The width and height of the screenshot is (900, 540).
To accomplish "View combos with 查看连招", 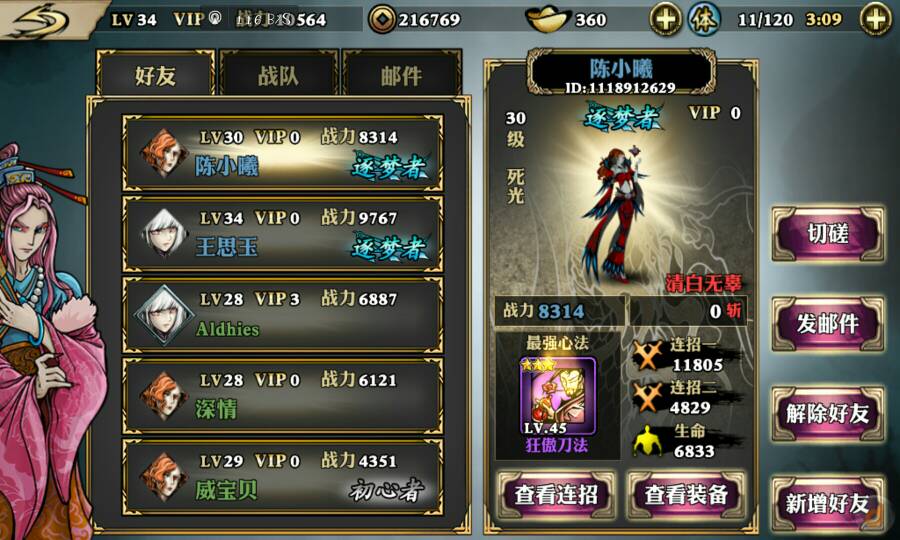I will [557, 494].
